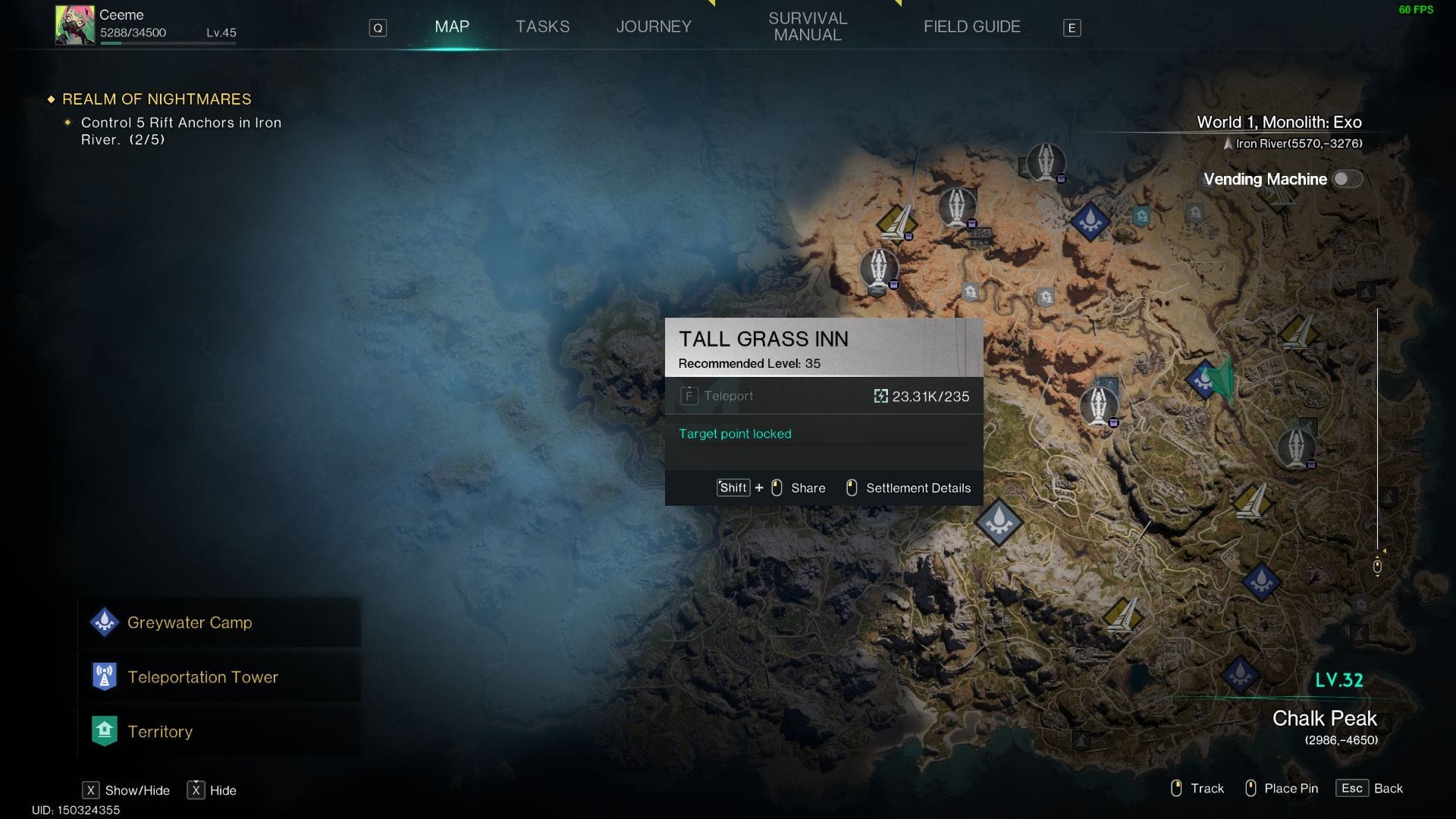Click the Realm of Nightmares quest tracker
This screenshot has height=819, width=1456.
[x=156, y=99]
